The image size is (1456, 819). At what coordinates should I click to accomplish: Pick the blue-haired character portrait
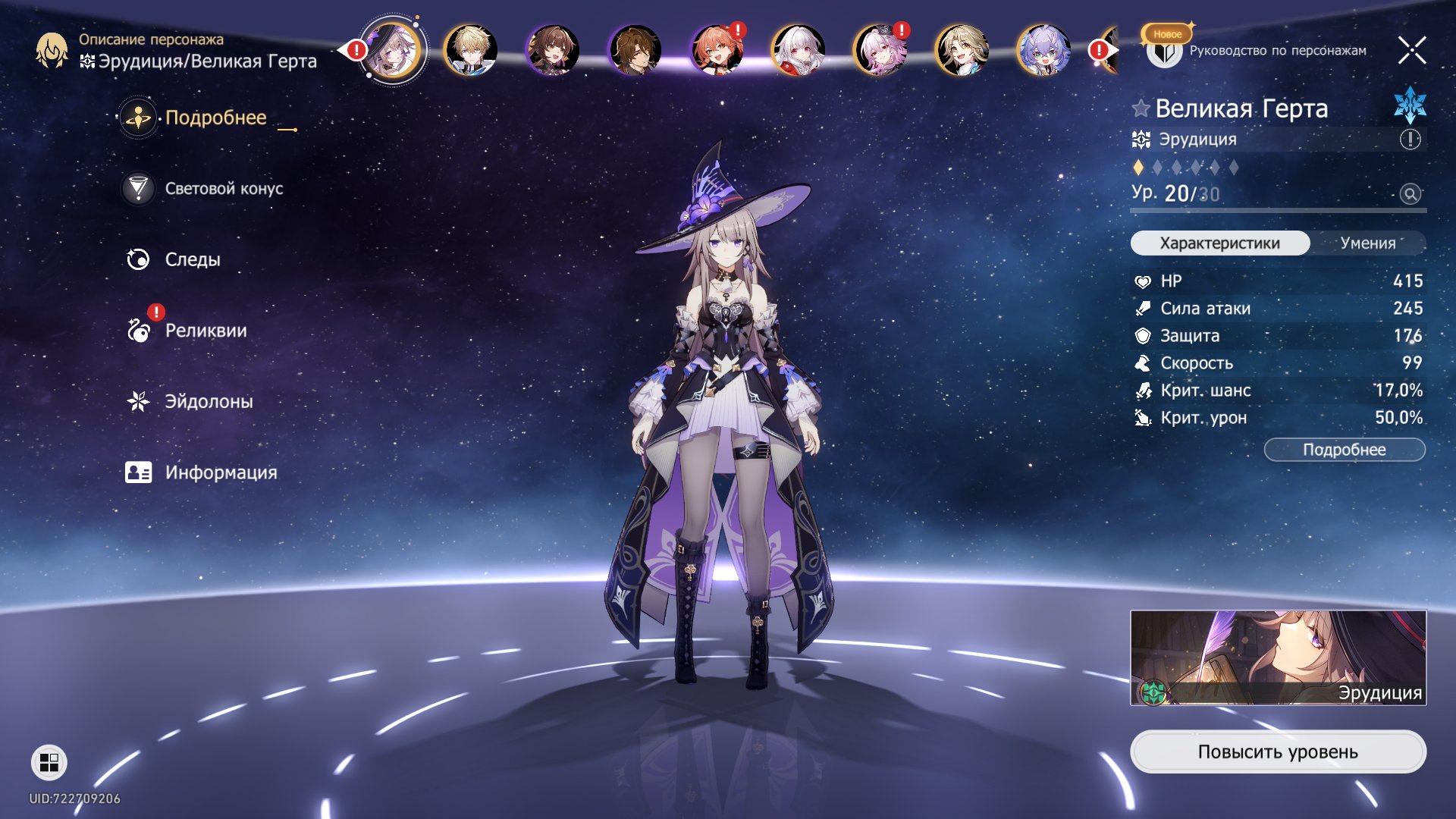1043,51
